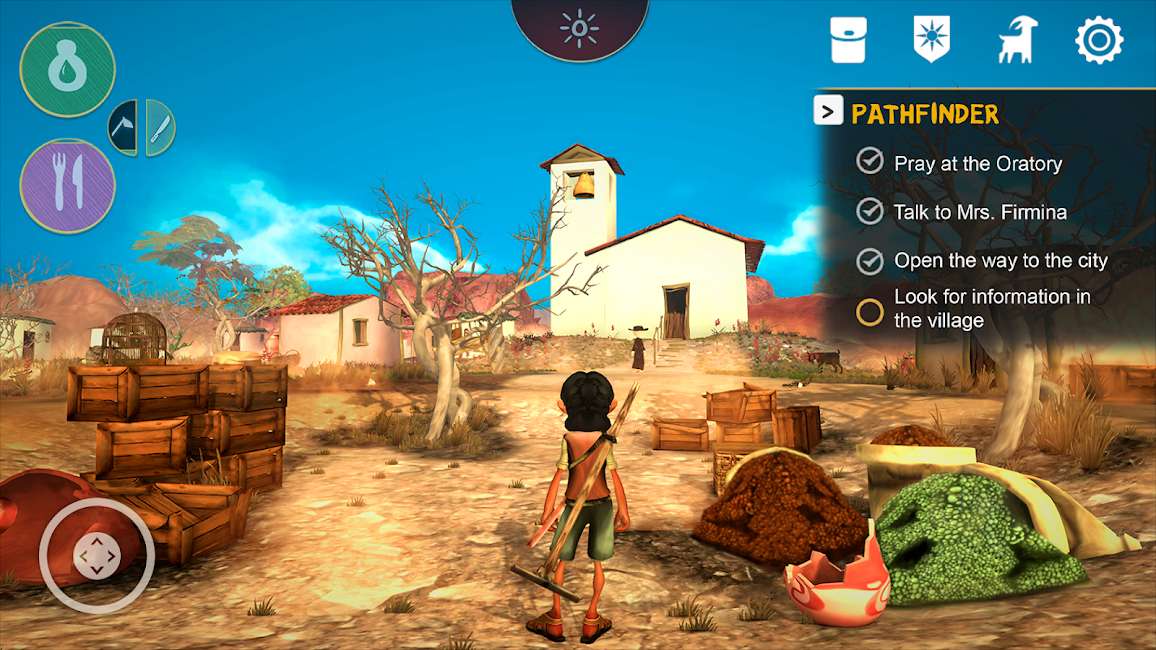The height and width of the screenshot is (650, 1156).
Task: Open the backpack inventory icon
Action: pyautogui.click(x=848, y=41)
